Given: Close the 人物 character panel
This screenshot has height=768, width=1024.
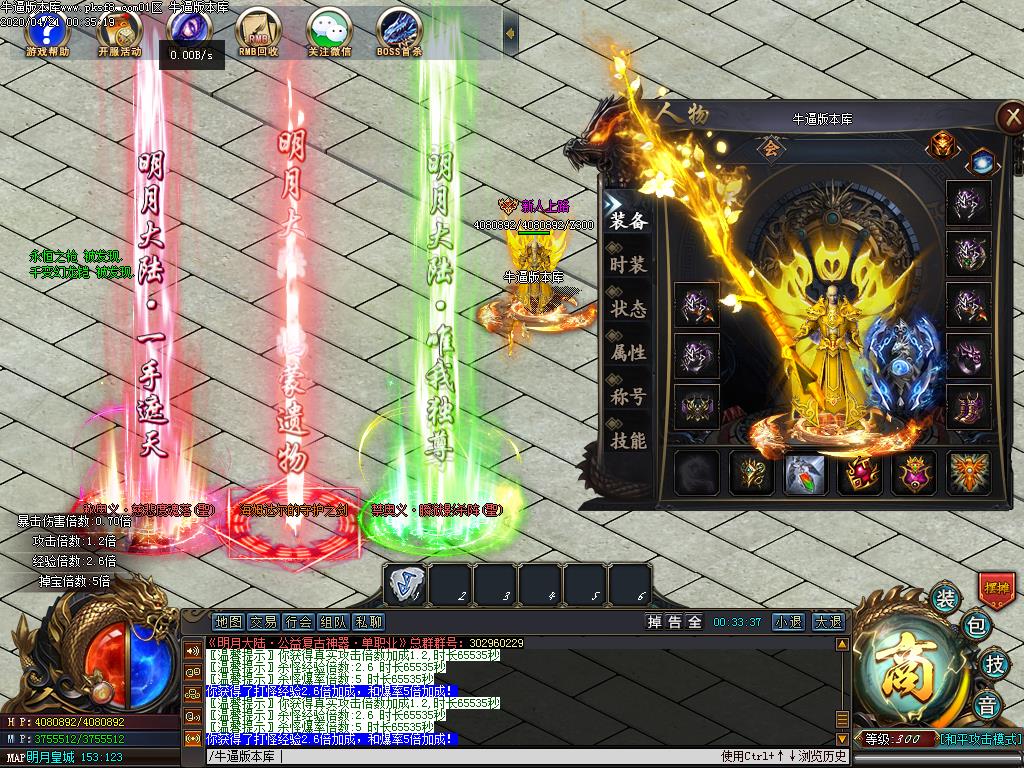Looking at the screenshot, I should tap(1010, 117).
